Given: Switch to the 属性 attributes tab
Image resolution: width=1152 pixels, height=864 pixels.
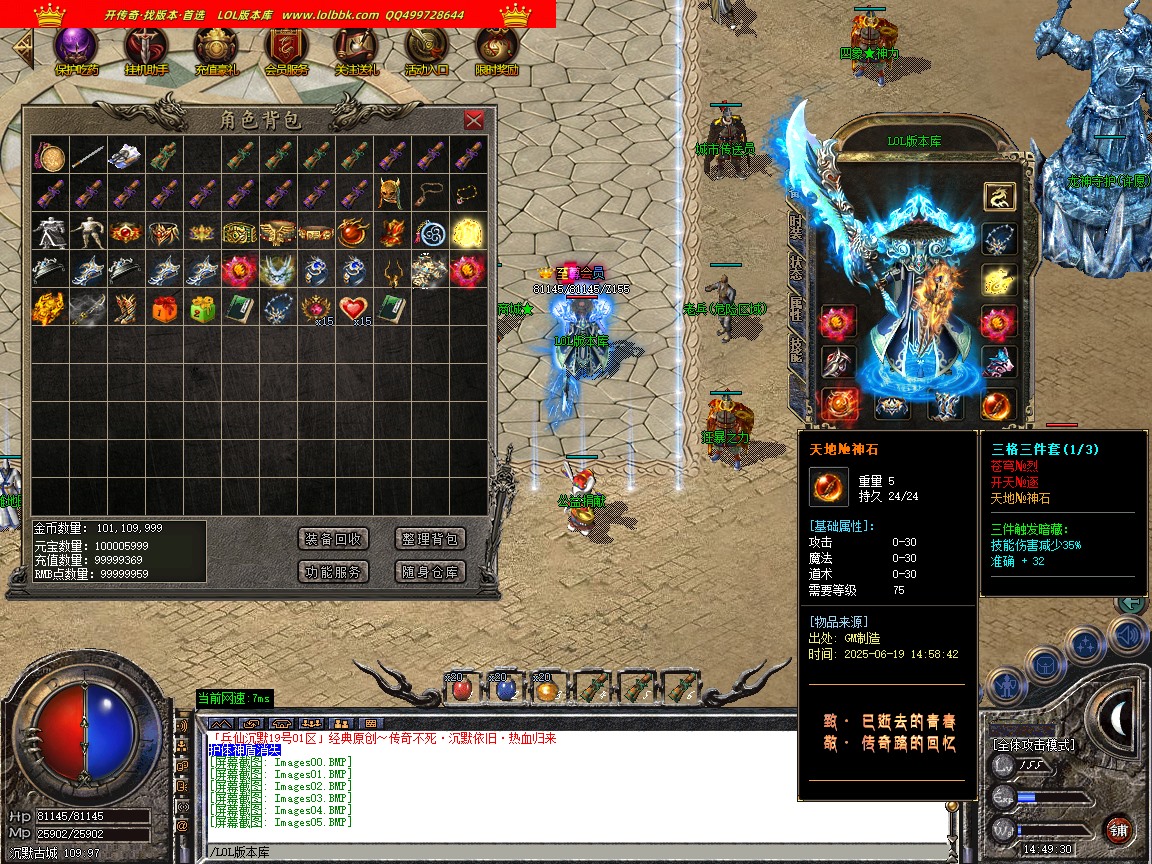Looking at the screenshot, I should pos(796,309).
